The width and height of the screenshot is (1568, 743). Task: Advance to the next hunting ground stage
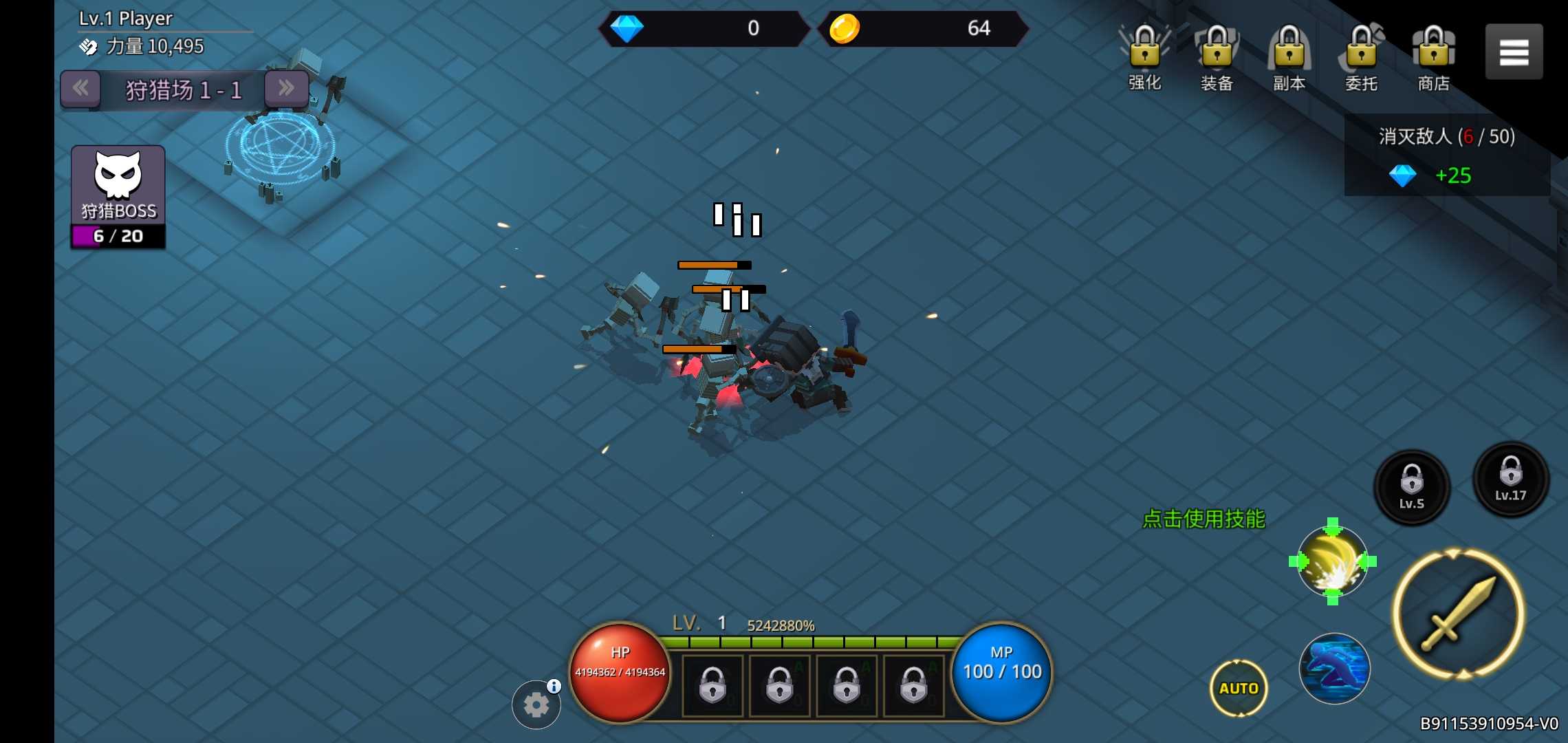tap(286, 88)
